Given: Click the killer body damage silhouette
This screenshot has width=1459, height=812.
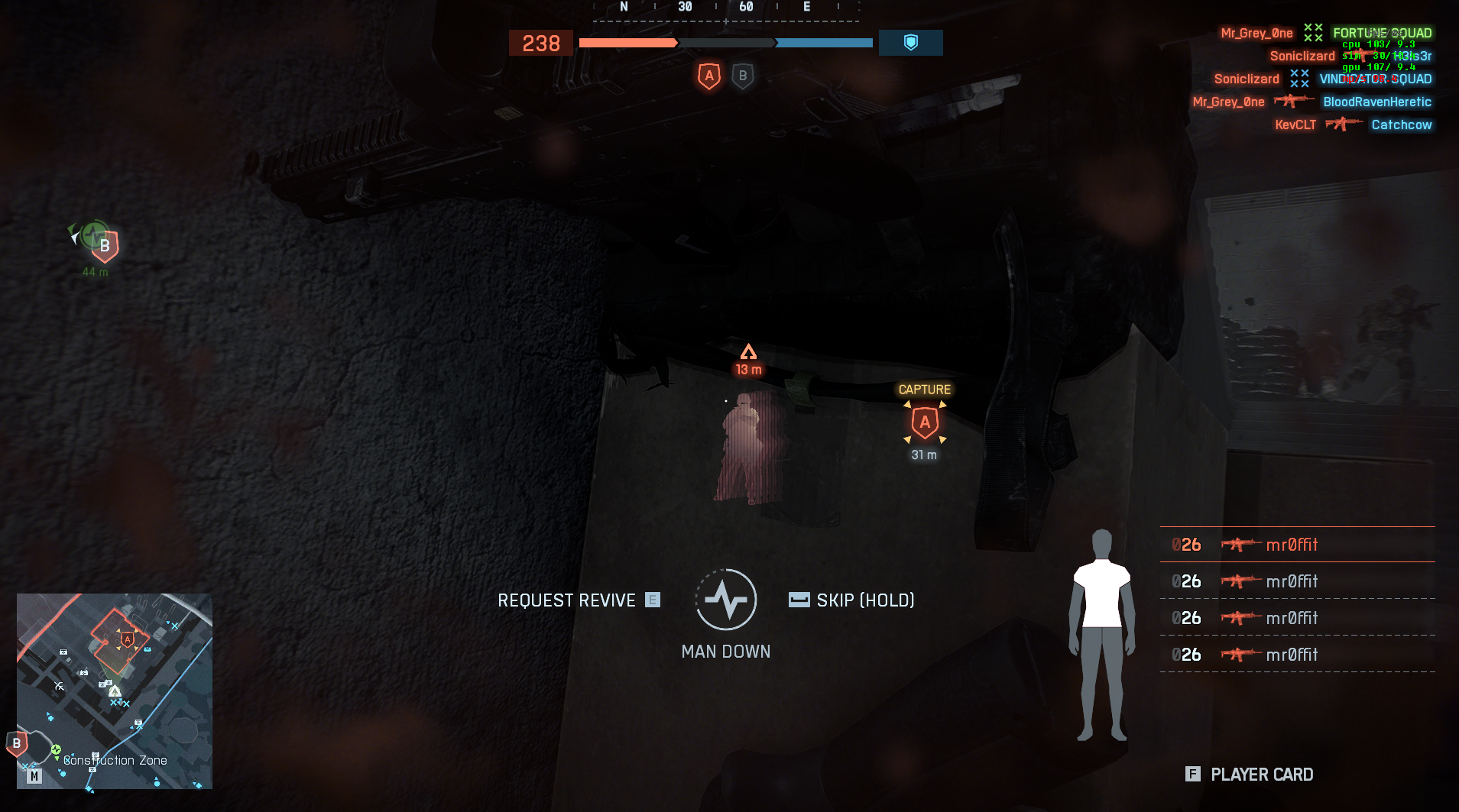Looking at the screenshot, I should [x=1101, y=634].
